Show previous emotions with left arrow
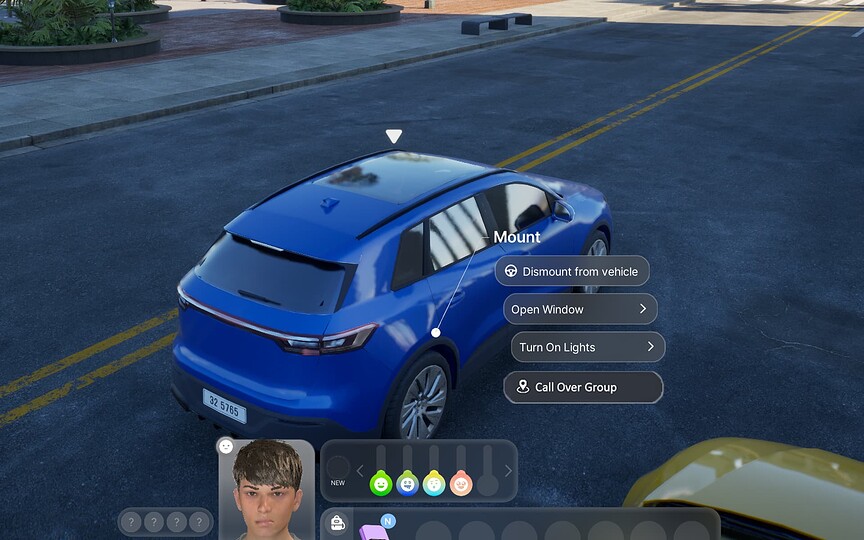 360,471
